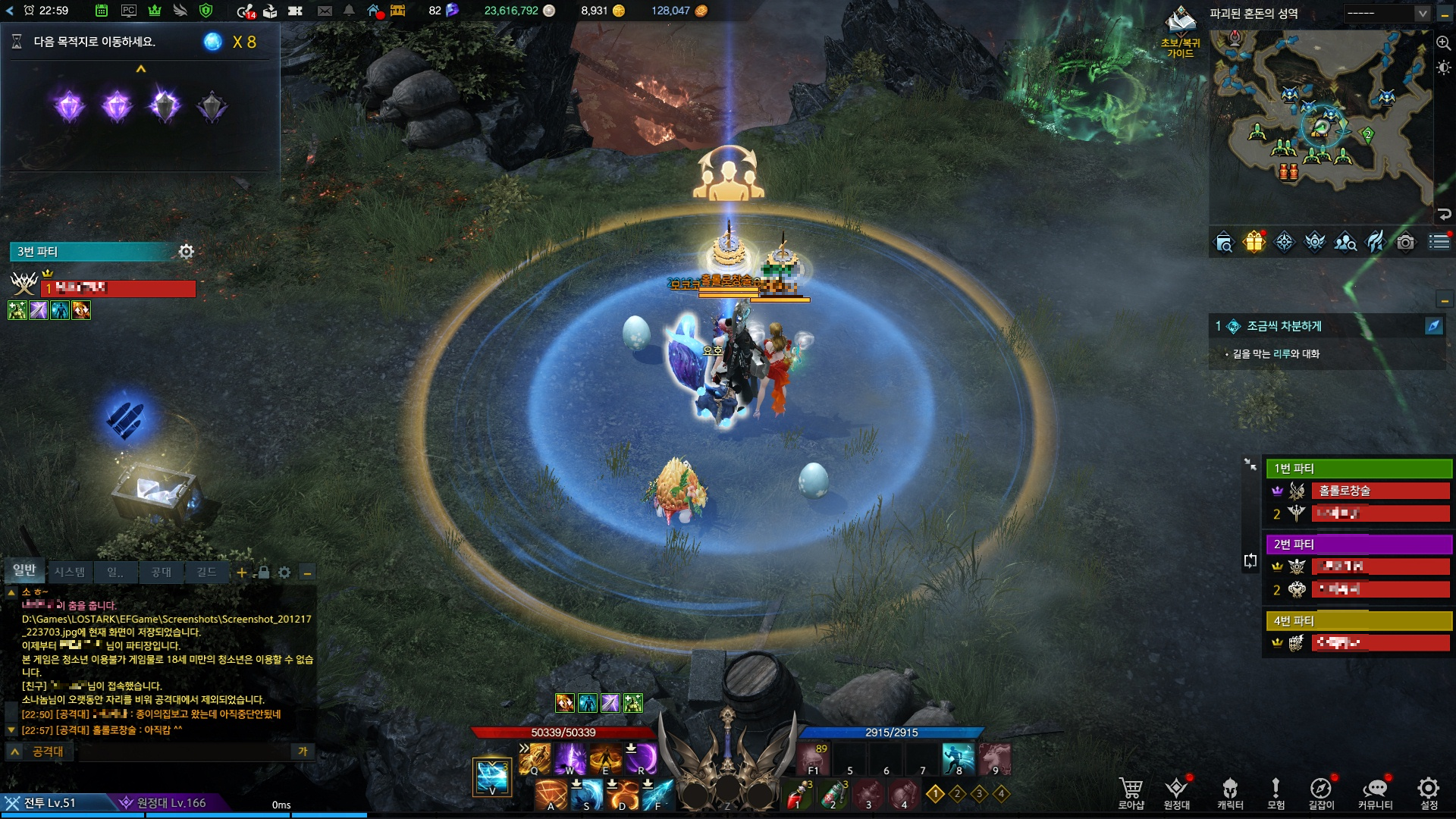
Task: Open the mail envelope icon in top bar
Action: click(325, 11)
